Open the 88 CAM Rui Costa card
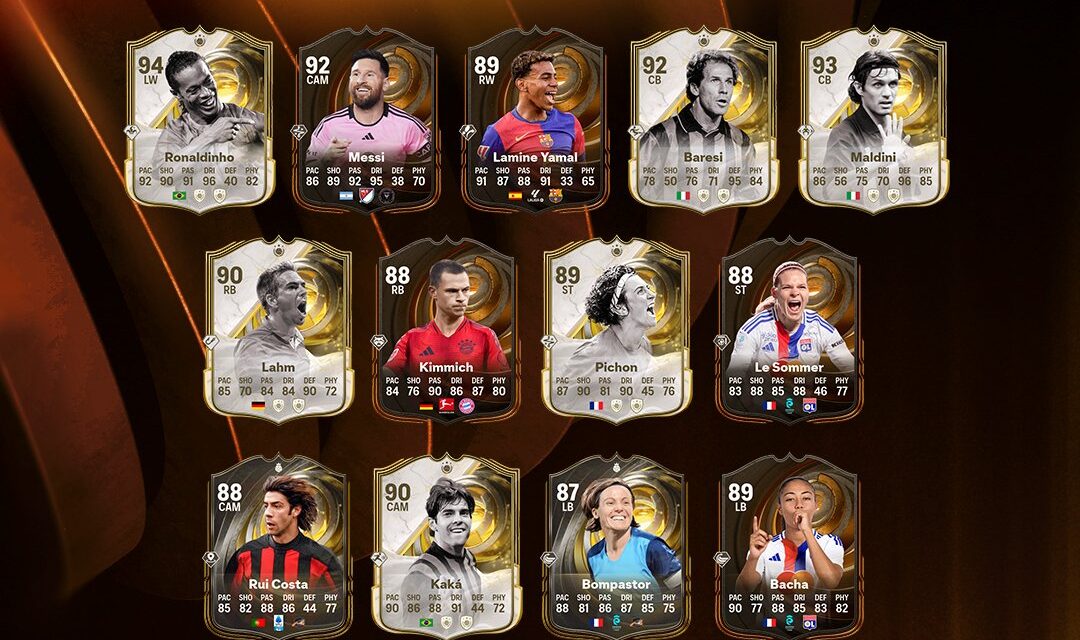Screen dimensions: 1080x640 click(x=279, y=546)
